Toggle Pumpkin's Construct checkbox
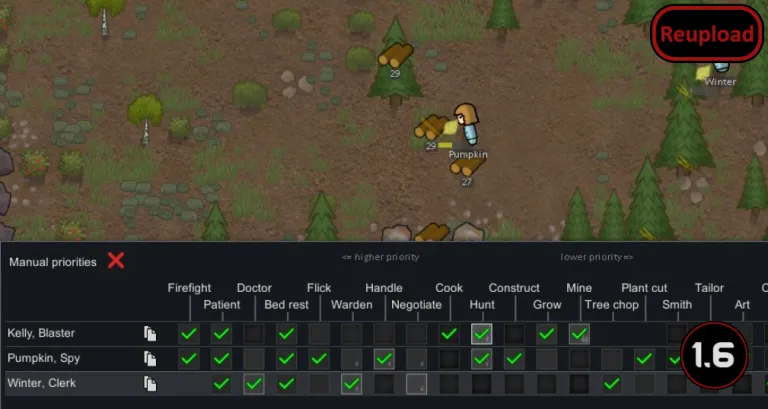 tap(514, 358)
